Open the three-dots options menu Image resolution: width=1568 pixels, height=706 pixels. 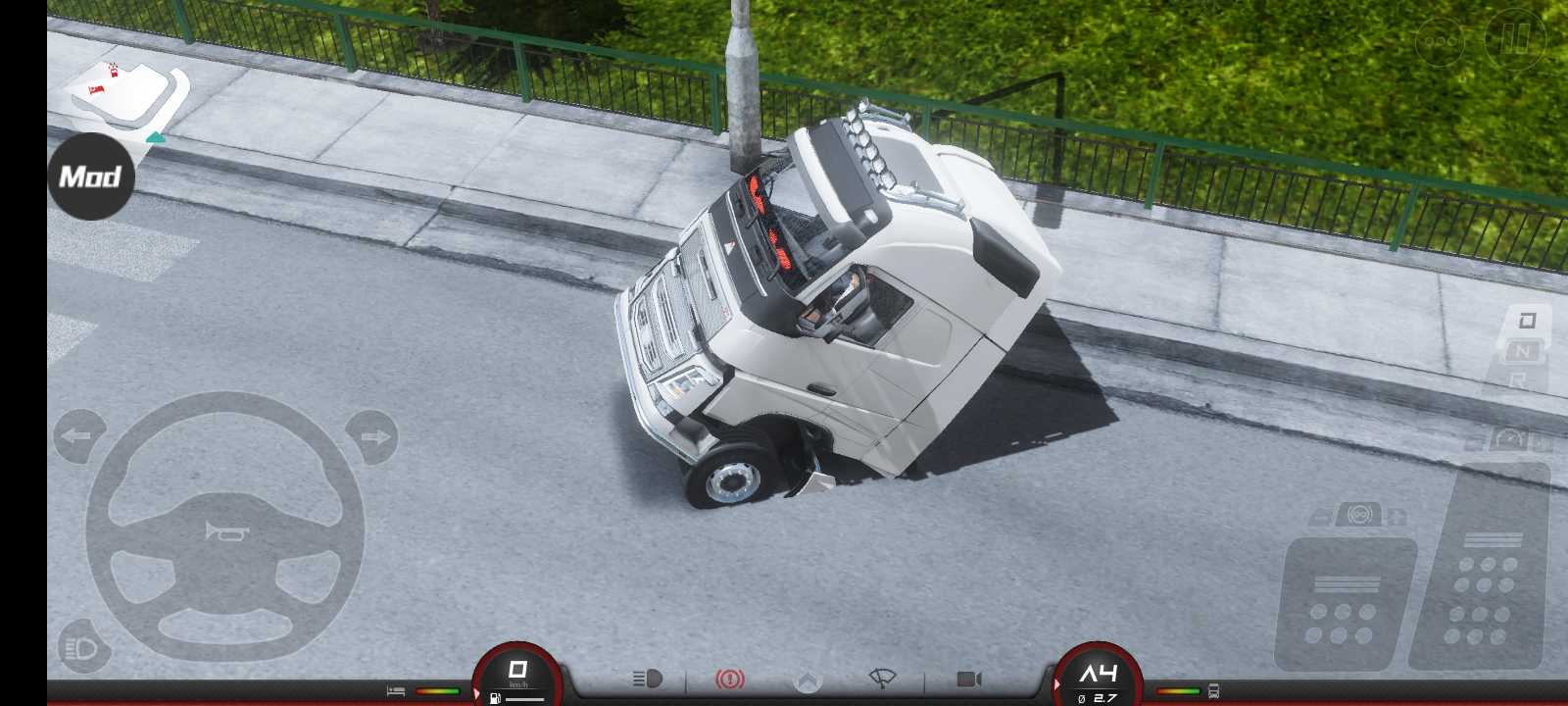(x=1440, y=41)
